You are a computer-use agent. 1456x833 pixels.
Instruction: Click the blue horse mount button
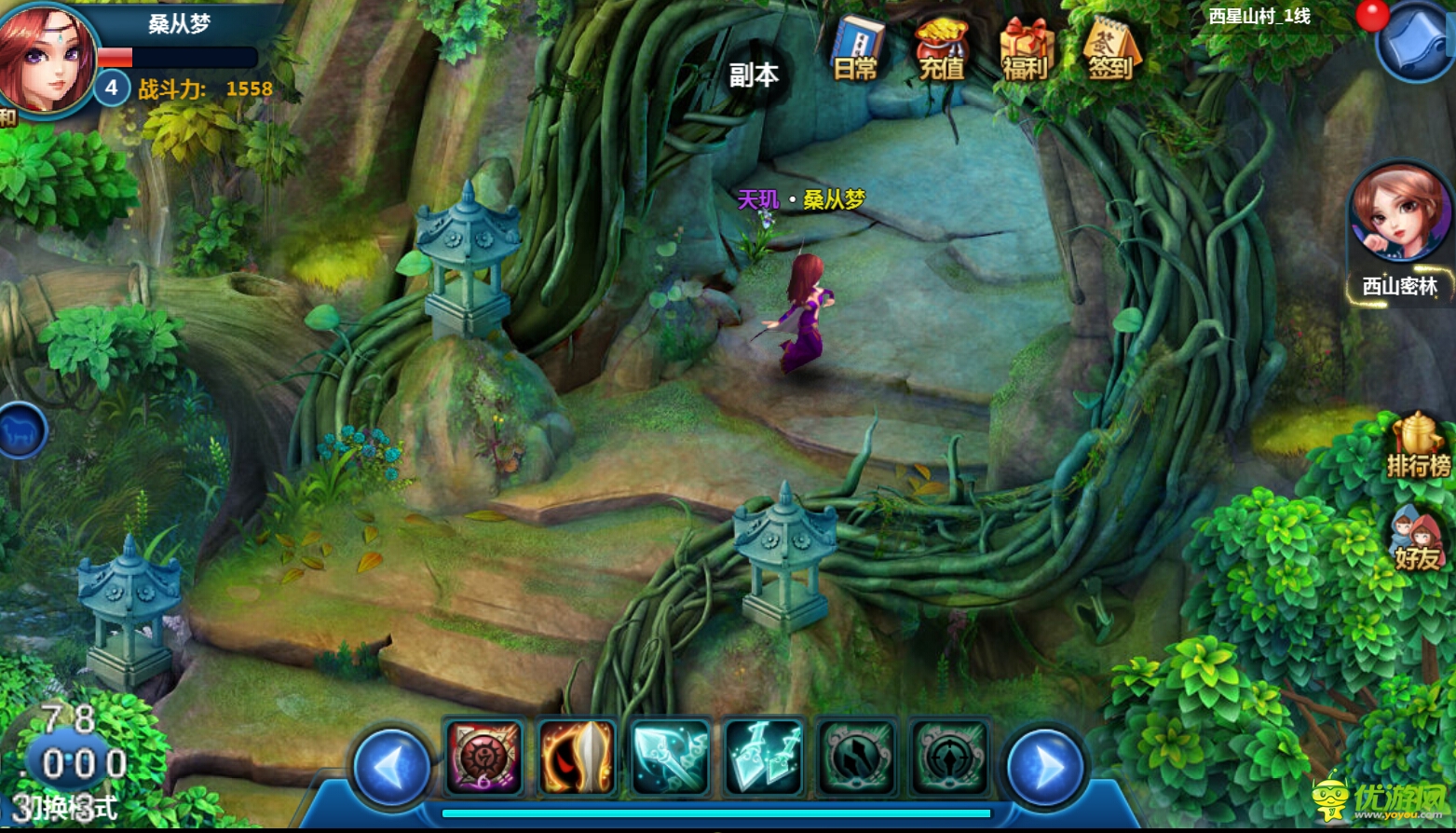(20, 431)
